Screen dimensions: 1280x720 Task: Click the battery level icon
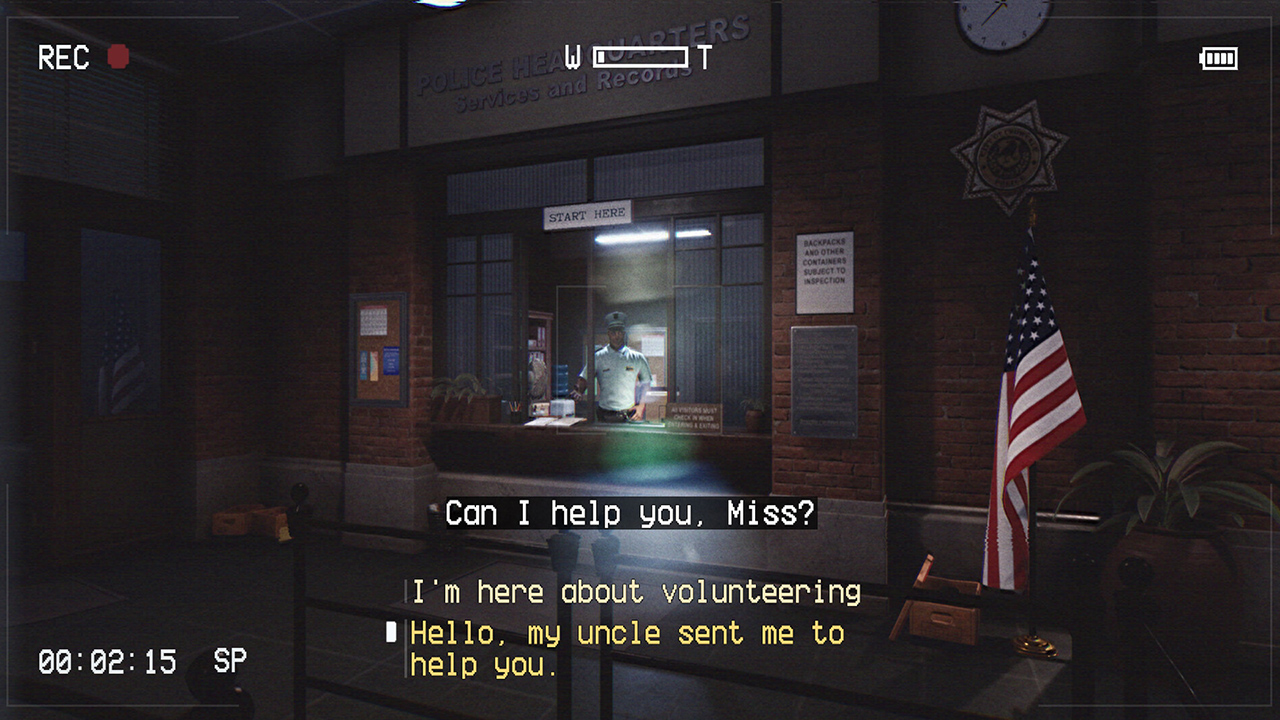[x=1218, y=58]
